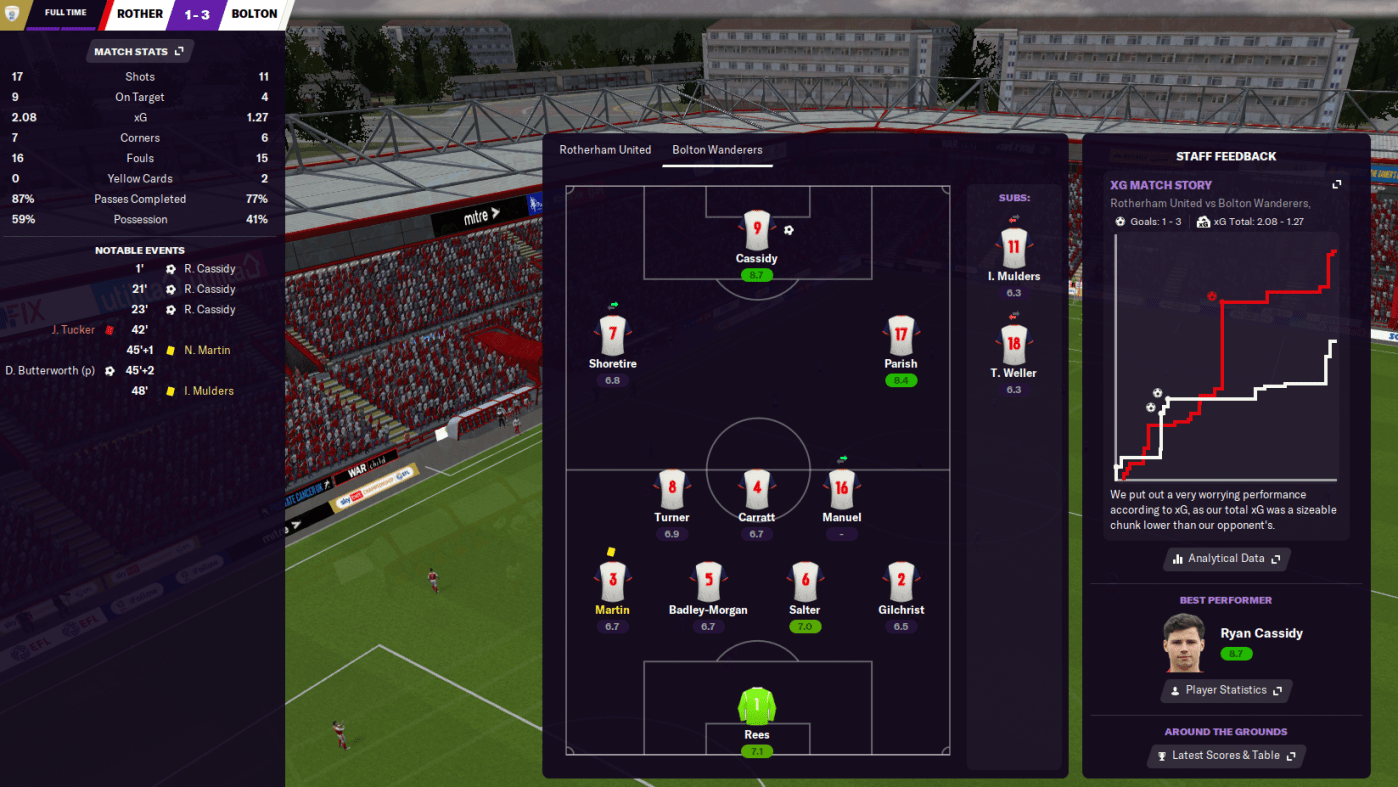Choose substitute T. Weller
The width and height of the screenshot is (1398, 787).
tap(1013, 345)
